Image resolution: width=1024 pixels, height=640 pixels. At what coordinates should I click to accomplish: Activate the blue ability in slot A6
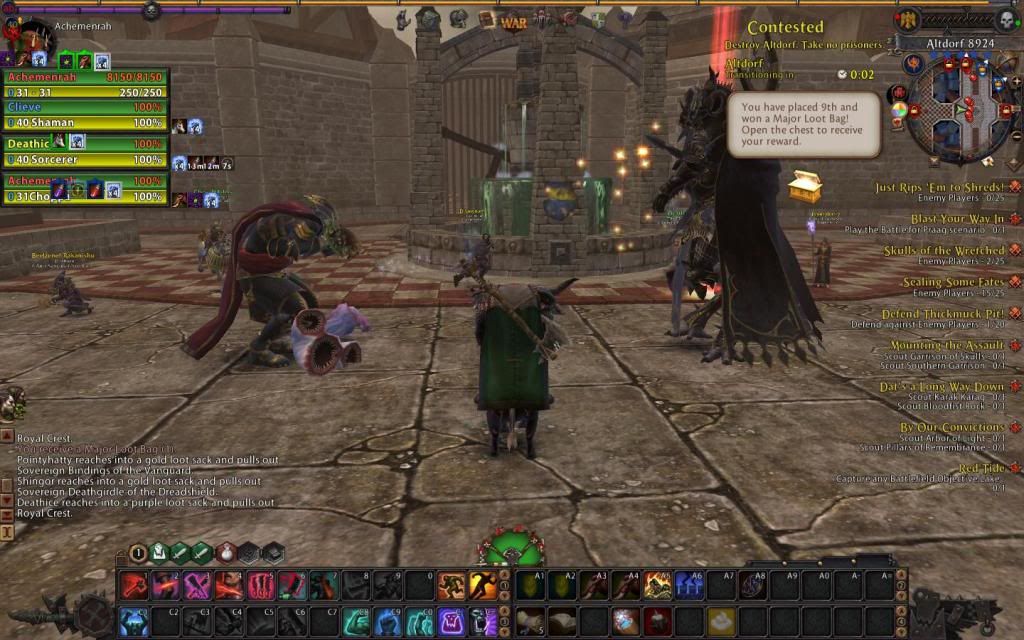pyautogui.click(x=689, y=586)
